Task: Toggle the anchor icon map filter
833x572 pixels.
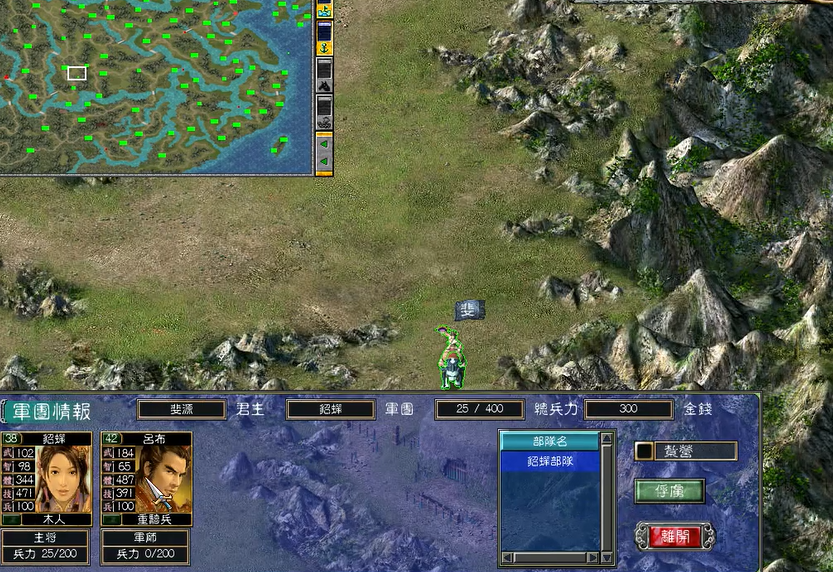Action: click(x=324, y=47)
